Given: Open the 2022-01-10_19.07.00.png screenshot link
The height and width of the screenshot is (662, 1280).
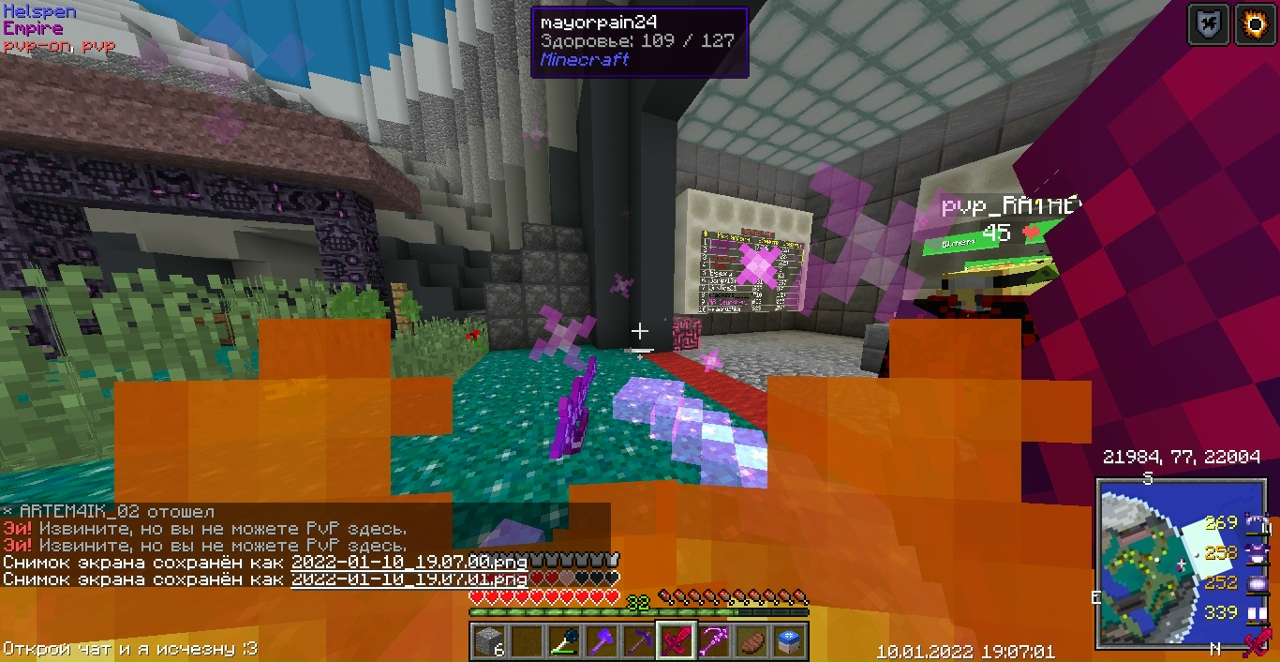Looking at the screenshot, I should tap(408, 562).
